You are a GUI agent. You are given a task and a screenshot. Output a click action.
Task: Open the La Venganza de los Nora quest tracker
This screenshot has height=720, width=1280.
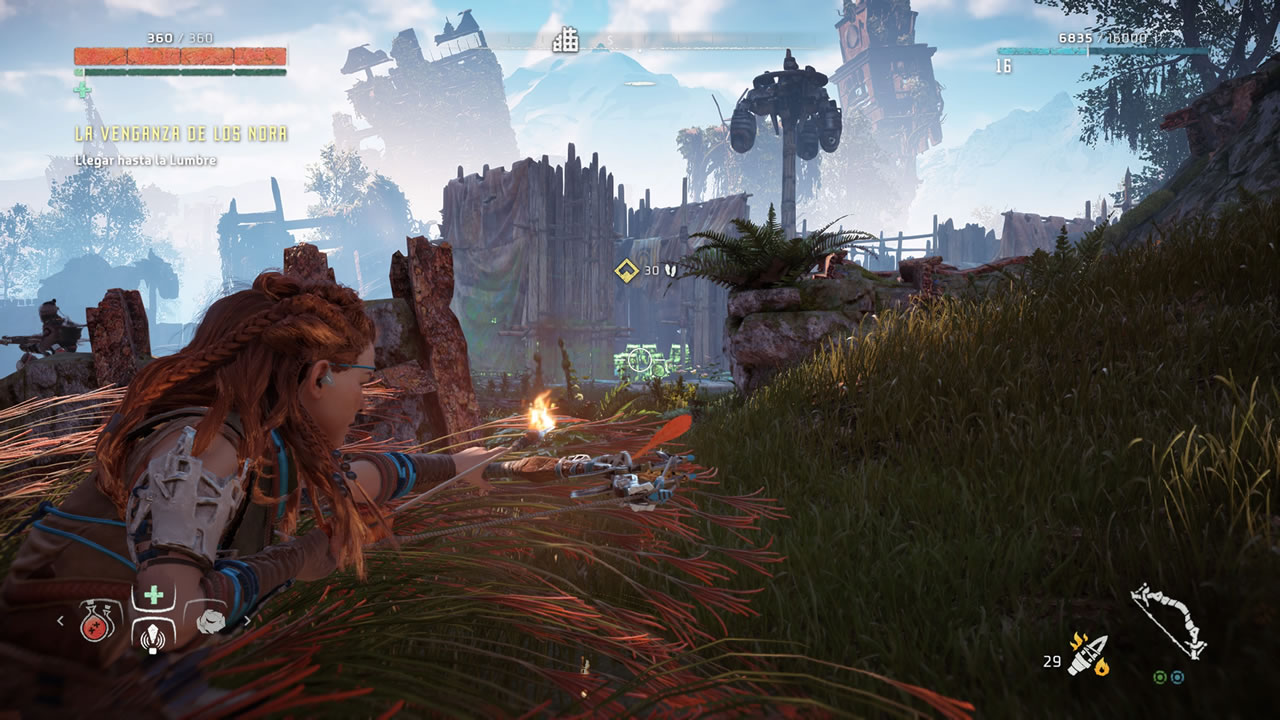pos(181,134)
